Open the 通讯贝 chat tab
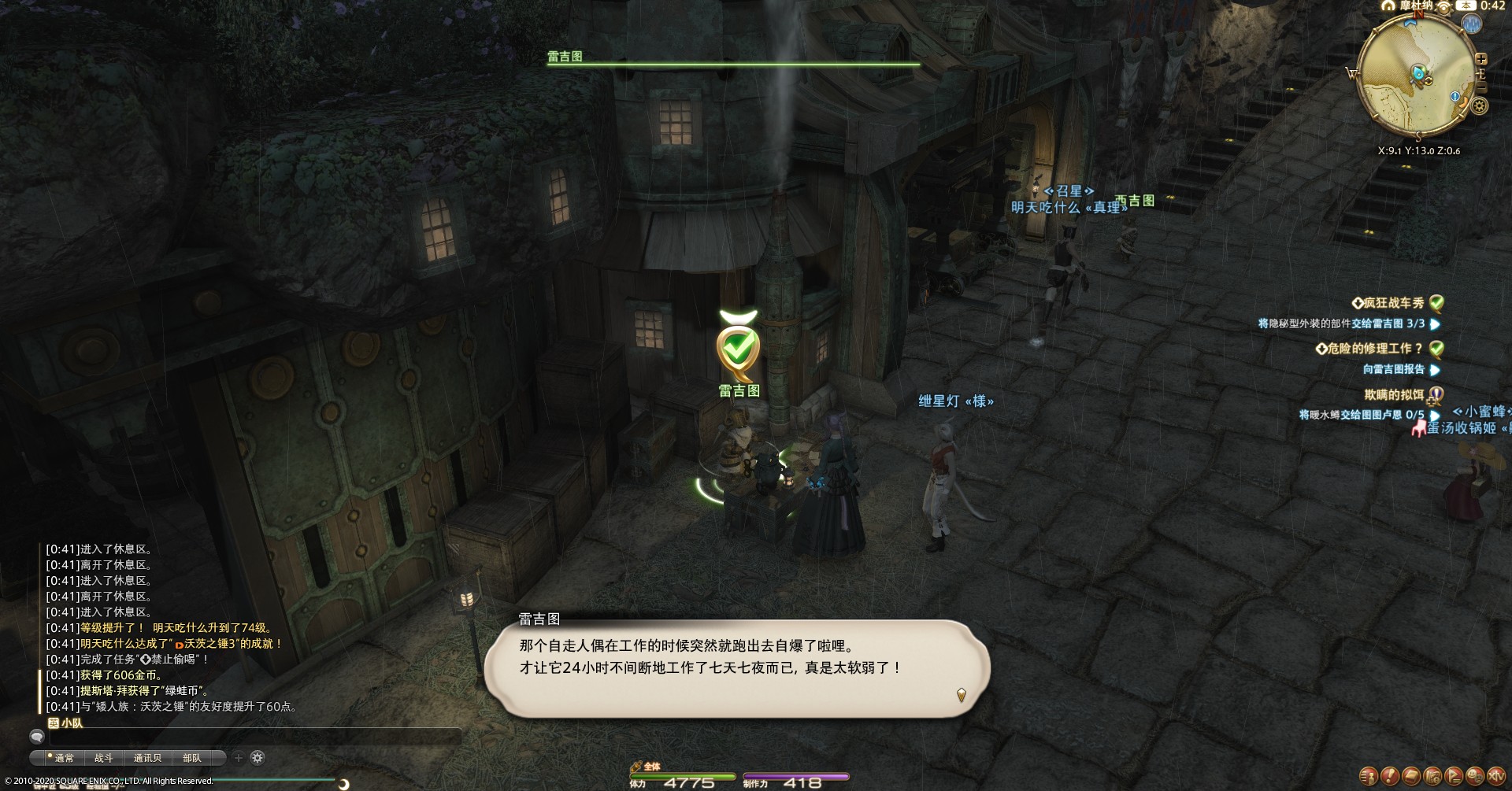This screenshot has height=791, width=1512. pyautogui.click(x=147, y=758)
